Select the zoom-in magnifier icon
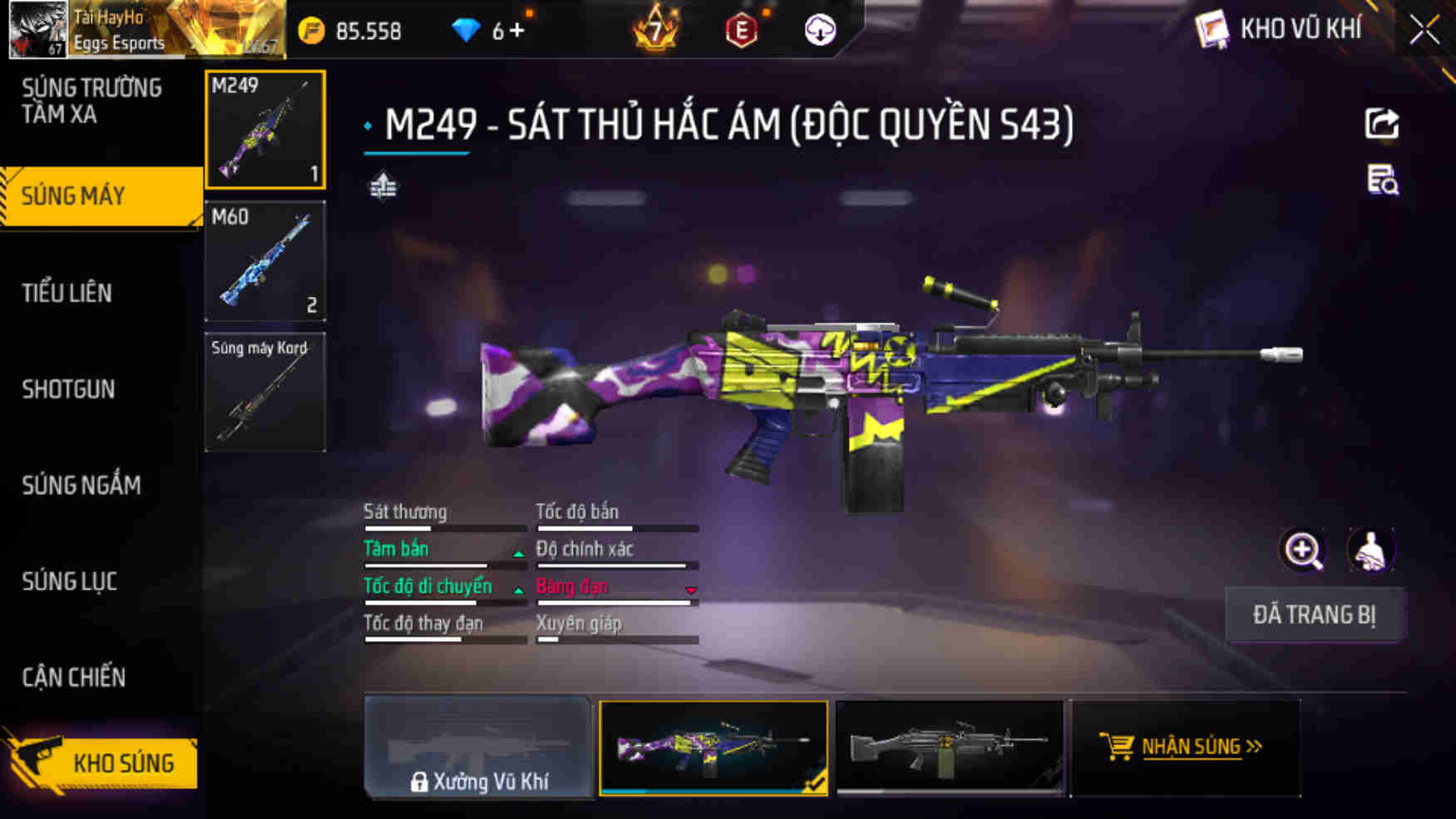Viewport: 1456px width, 819px height. 1303,550
